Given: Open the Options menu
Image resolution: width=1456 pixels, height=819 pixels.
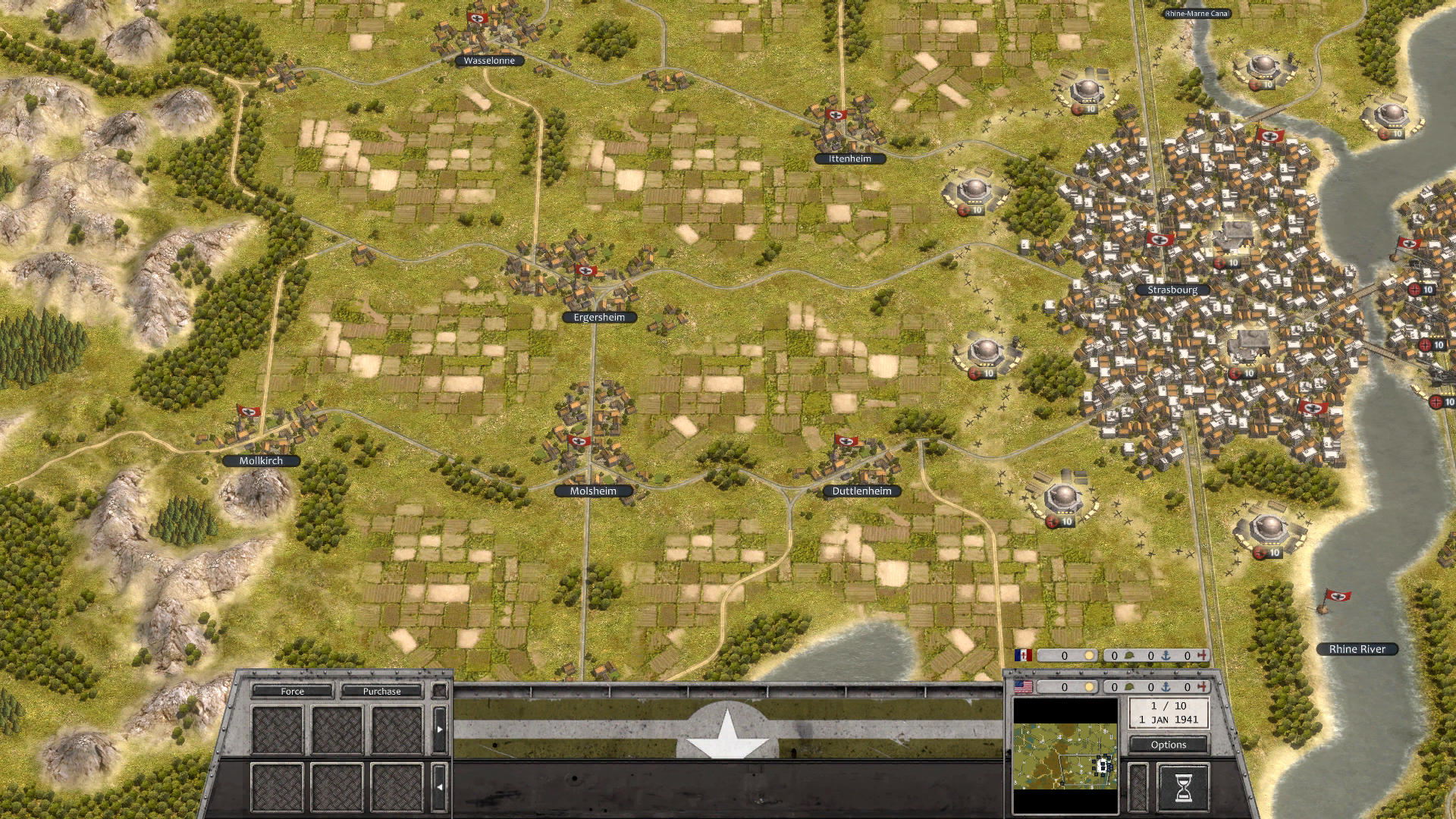Looking at the screenshot, I should click(1169, 745).
